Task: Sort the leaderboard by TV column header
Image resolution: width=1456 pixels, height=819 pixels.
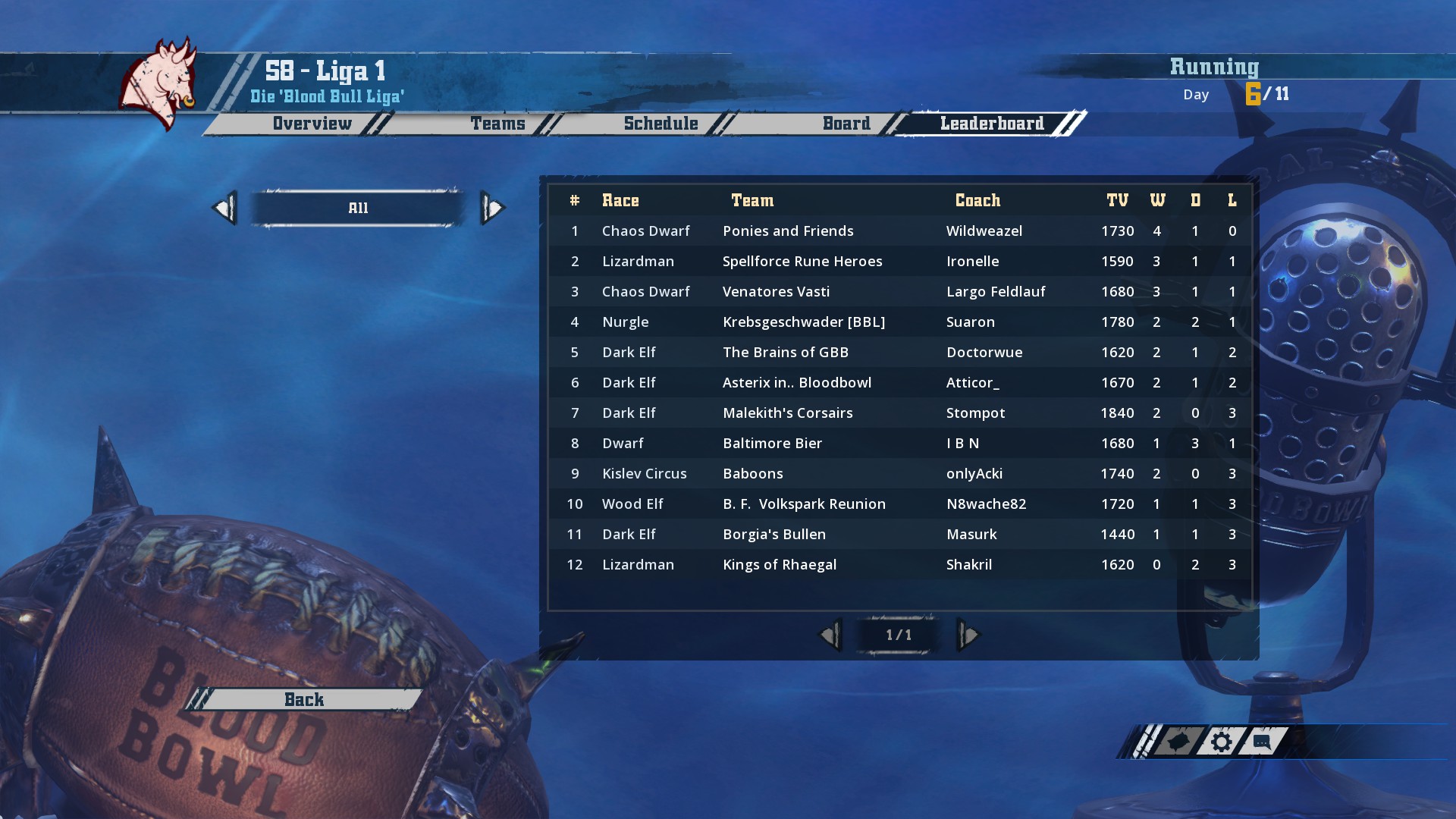Action: (x=1117, y=200)
